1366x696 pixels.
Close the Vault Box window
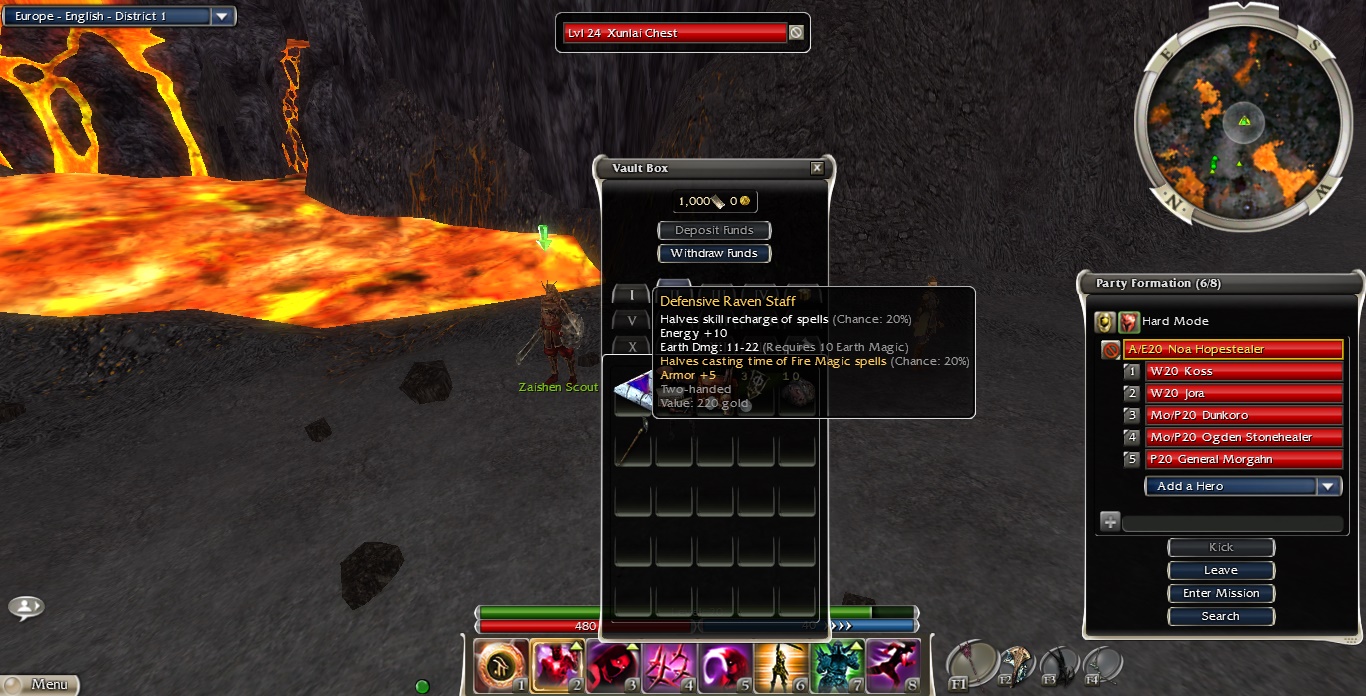tap(817, 168)
